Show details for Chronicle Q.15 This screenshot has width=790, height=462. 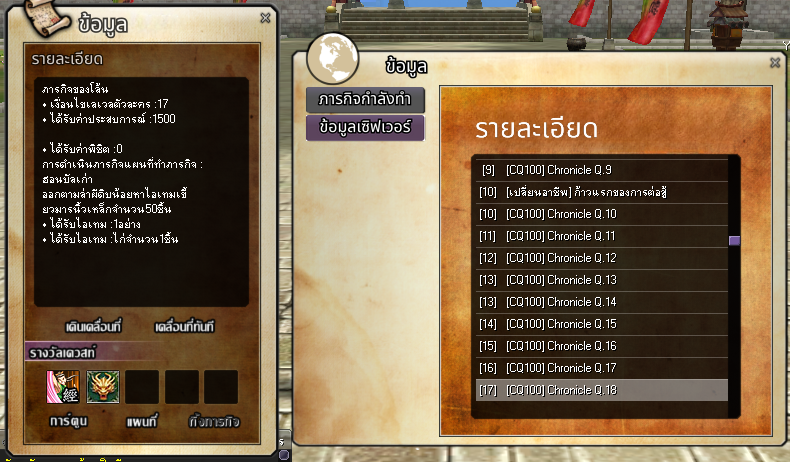[x=600, y=324]
